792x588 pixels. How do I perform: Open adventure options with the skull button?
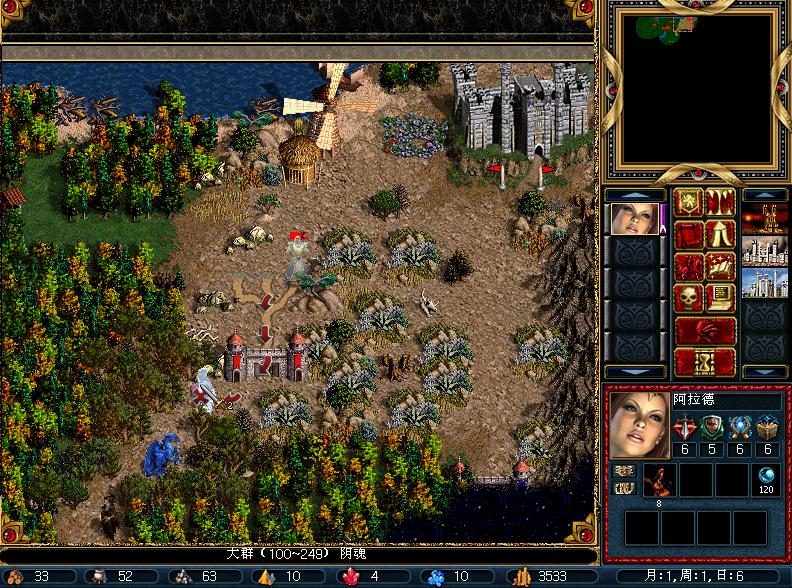[689, 298]
